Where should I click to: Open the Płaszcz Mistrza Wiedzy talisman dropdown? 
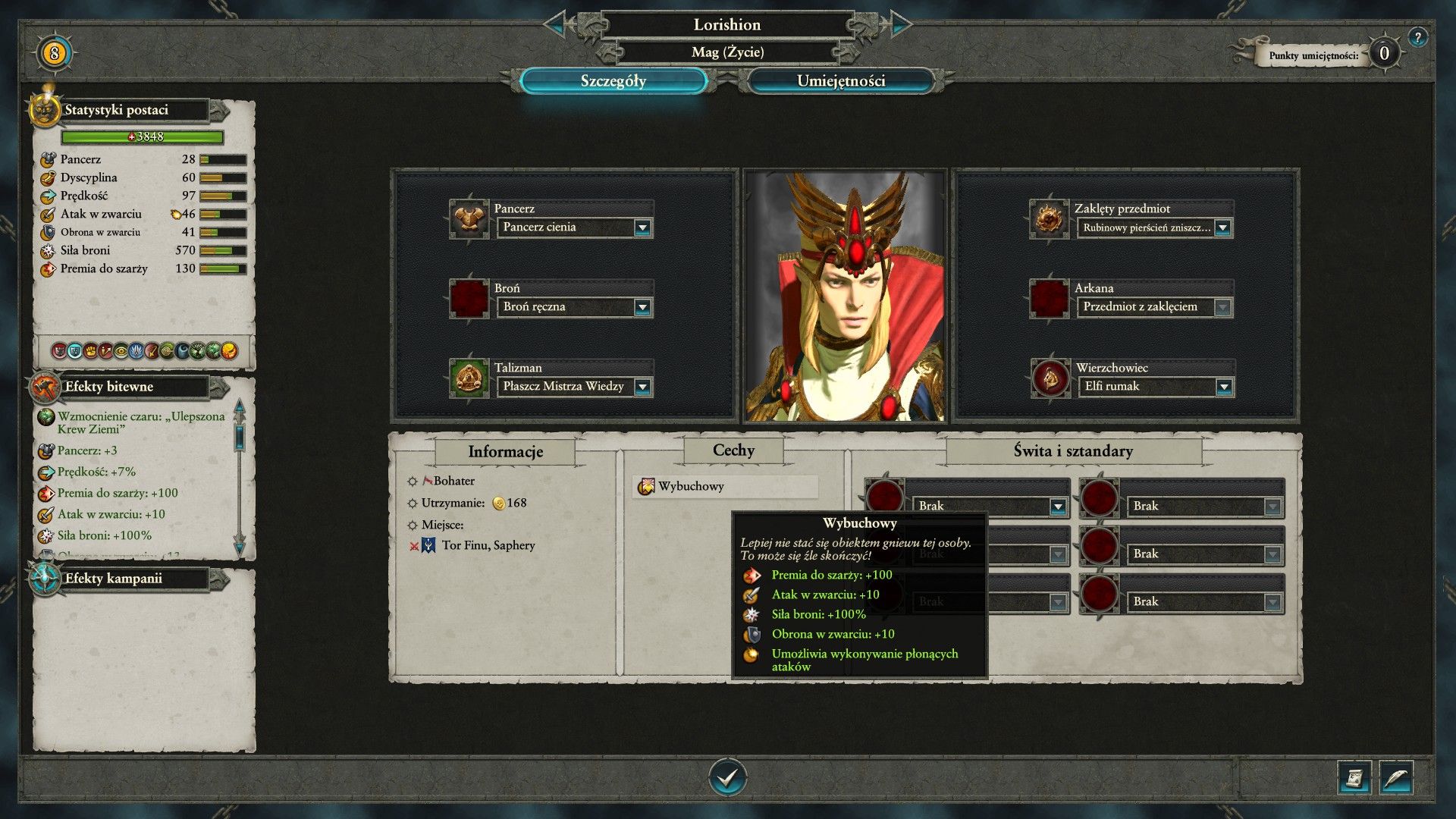click(x=642, y=387)
